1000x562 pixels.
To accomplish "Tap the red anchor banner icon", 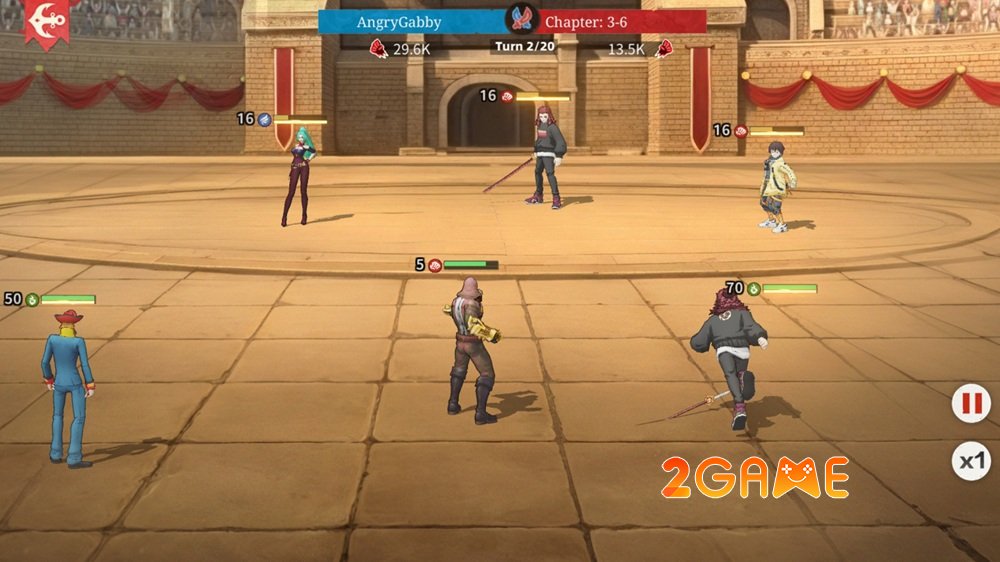I will pyautogui.click(x=46, y=19).
